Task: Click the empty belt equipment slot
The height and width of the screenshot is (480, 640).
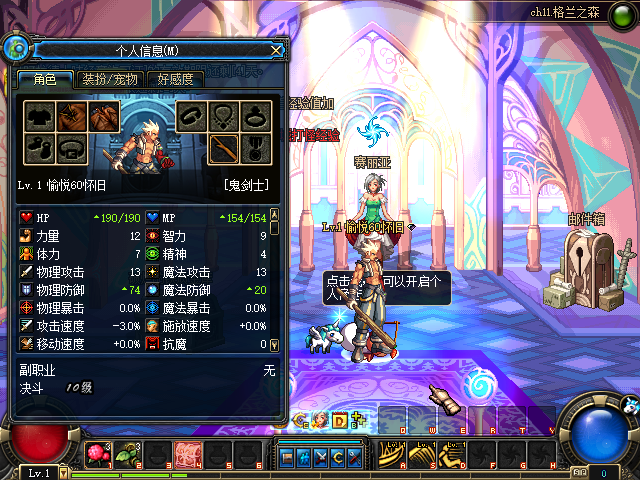Action: [x=71, y=148]
